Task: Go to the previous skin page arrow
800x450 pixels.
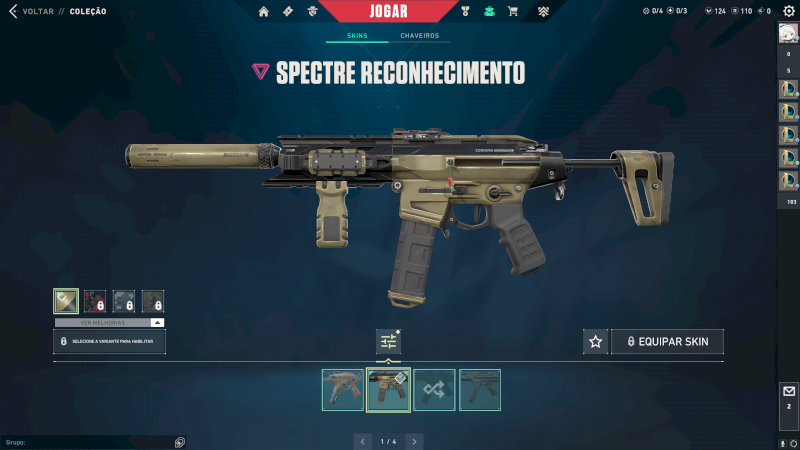Action: 363,441
